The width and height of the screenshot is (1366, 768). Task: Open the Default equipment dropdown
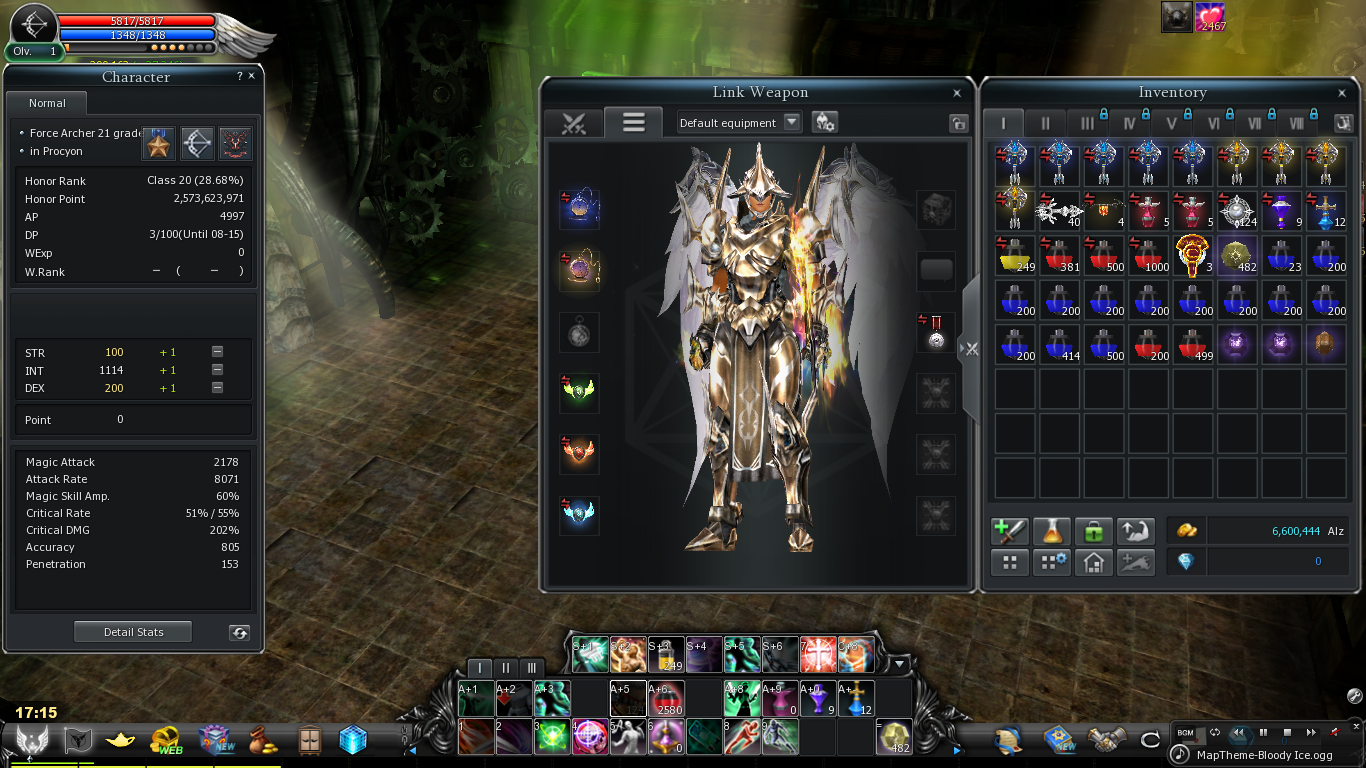(791, 122)
